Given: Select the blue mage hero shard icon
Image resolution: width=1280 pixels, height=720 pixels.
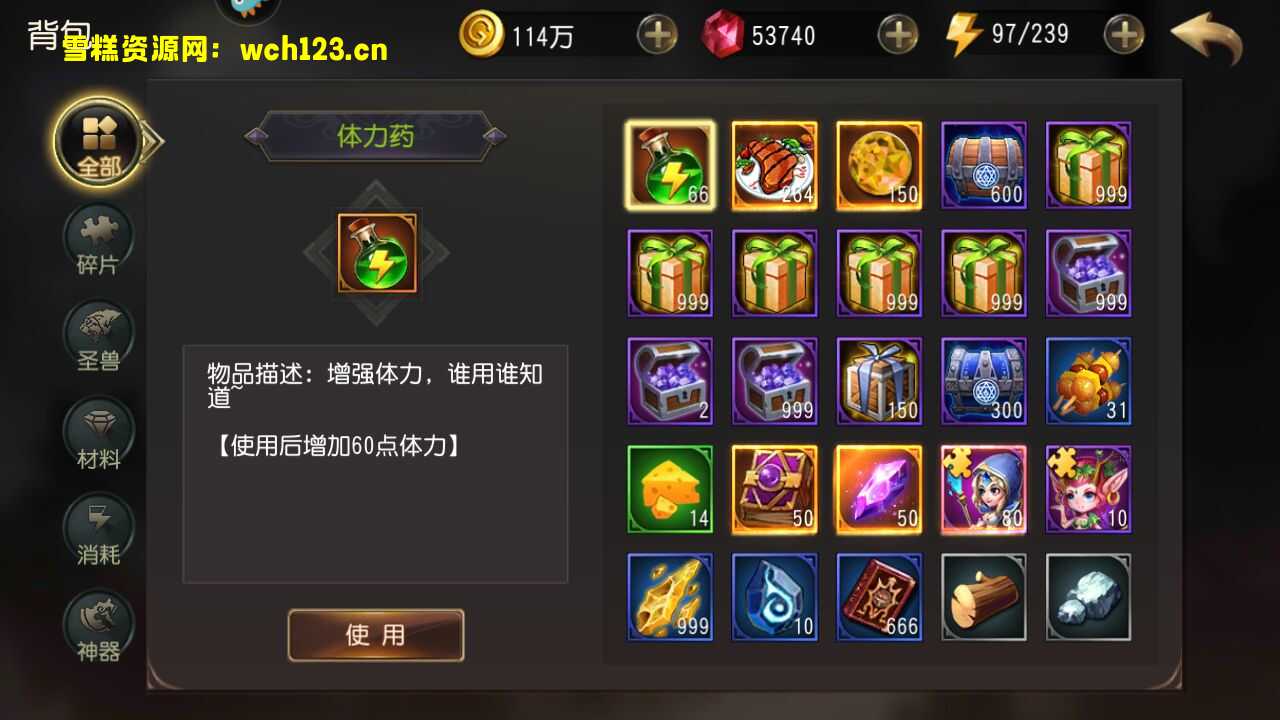Looking at the screenshot, I should point(983,489).
